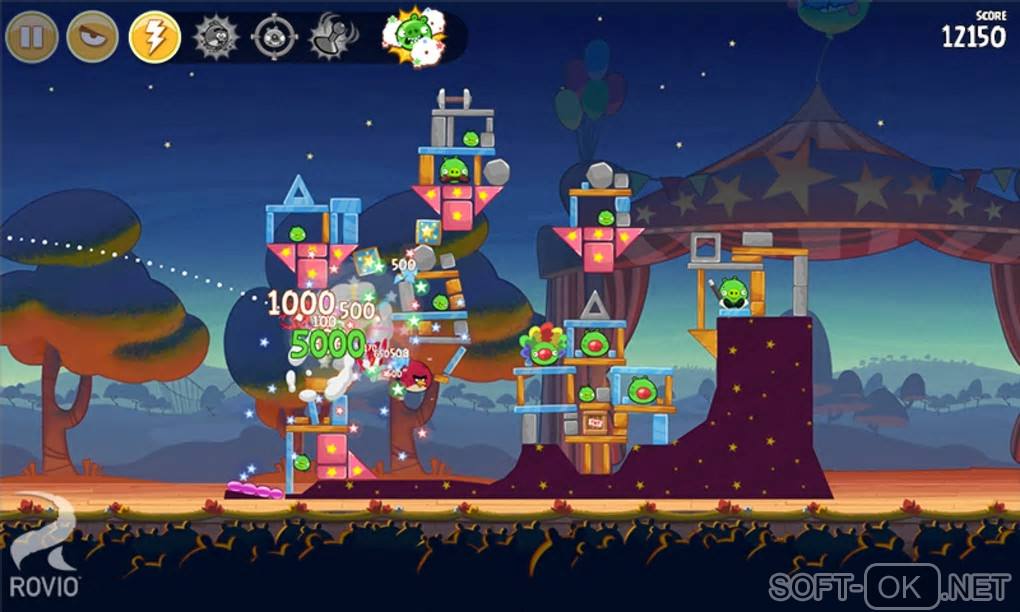This screenshot has width=1020, height=612.
Task: Tap the Mighty Eagle eye button
Action: click(92, 37)
